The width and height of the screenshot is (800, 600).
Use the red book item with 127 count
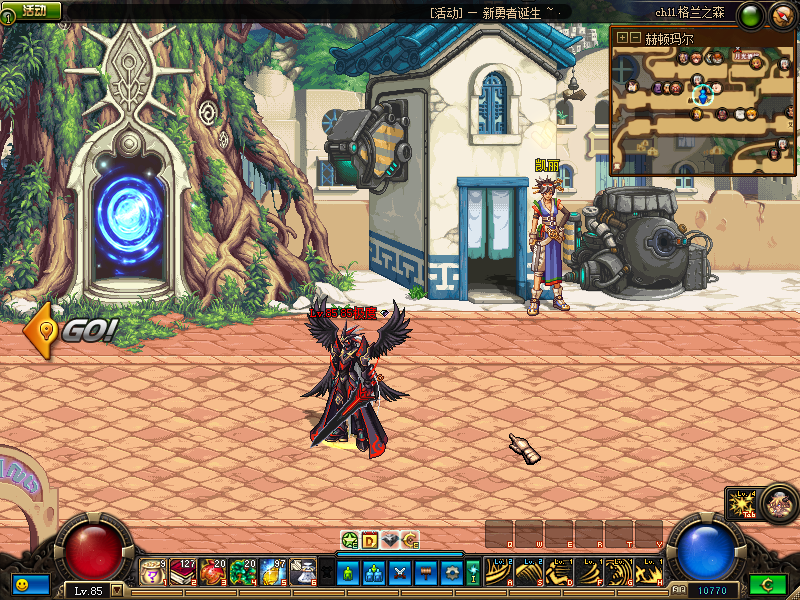(183, 572)
